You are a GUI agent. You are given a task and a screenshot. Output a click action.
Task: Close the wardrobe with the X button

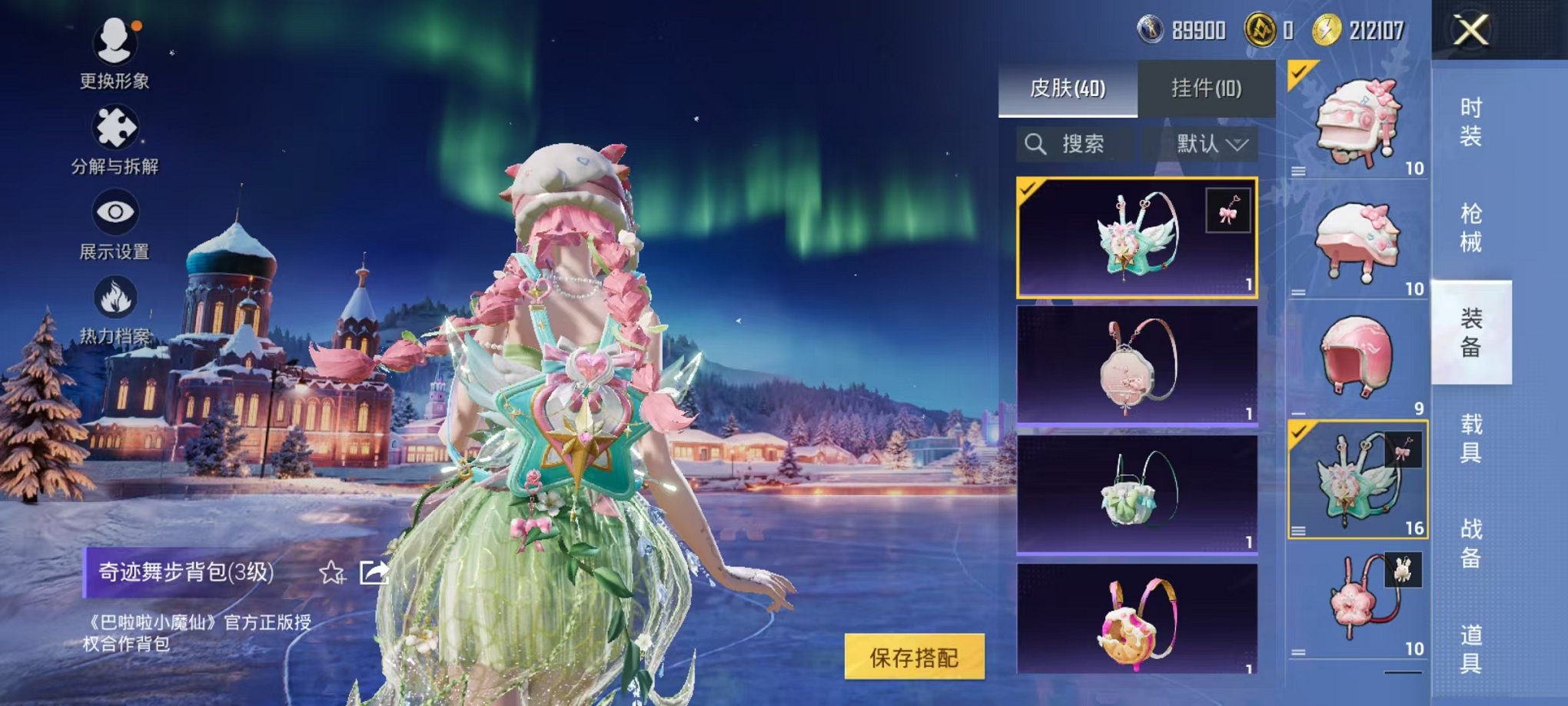click(x=1470, y=32)
